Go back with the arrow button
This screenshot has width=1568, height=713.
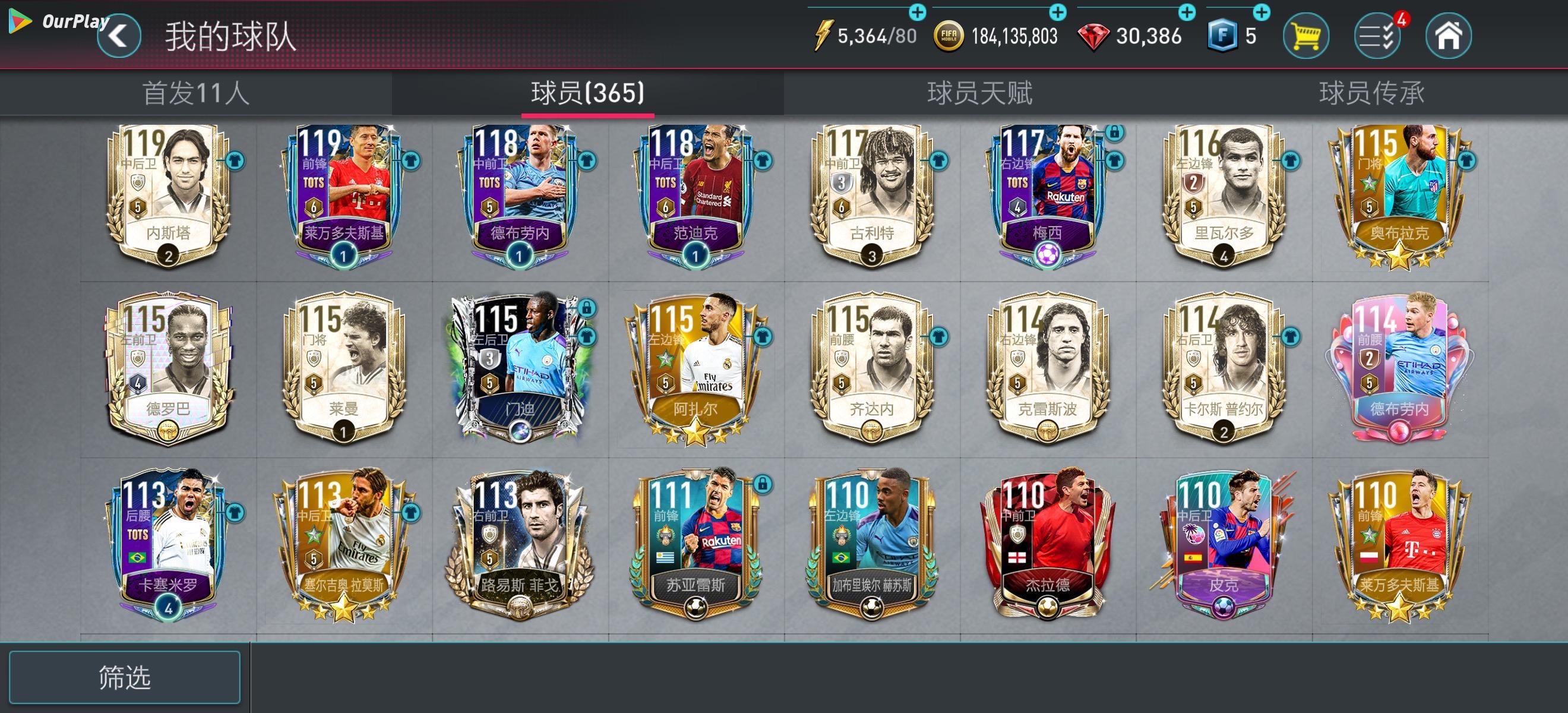[x=119, y=36]
